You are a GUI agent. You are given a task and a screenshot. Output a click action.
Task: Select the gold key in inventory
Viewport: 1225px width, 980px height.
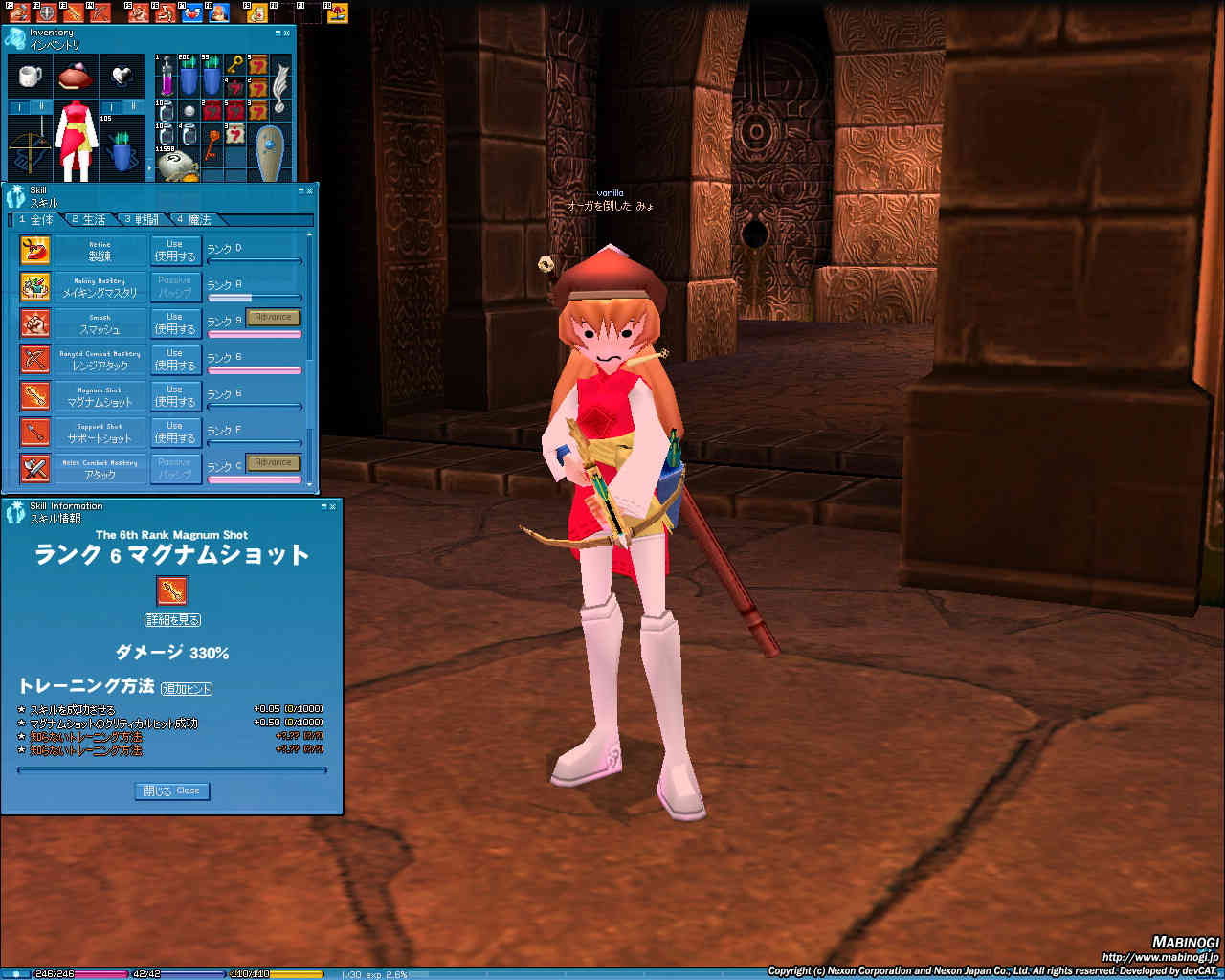(234, 65)
